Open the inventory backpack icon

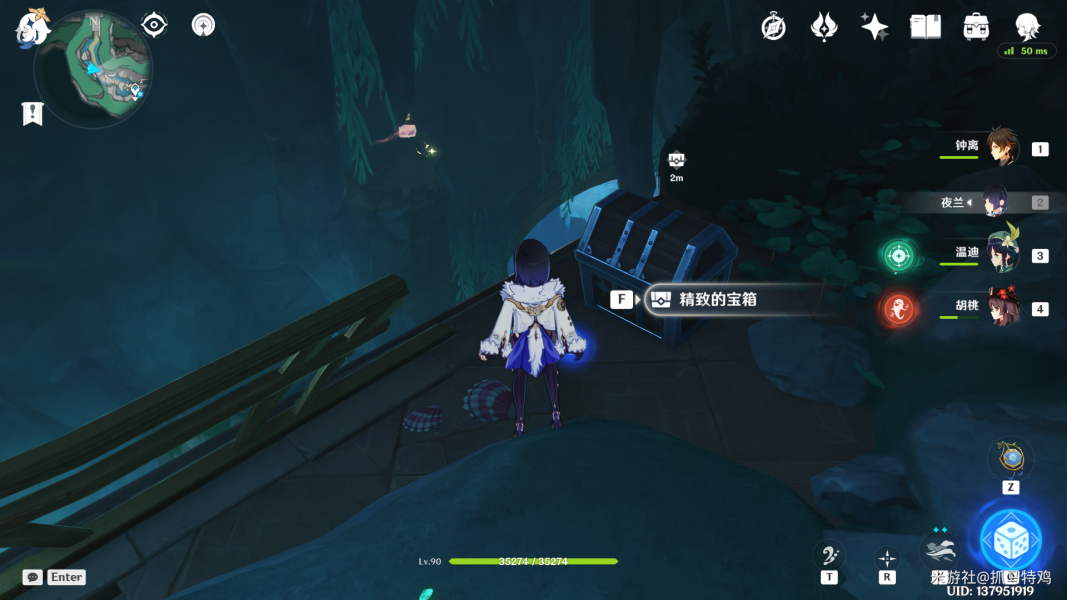976,27
